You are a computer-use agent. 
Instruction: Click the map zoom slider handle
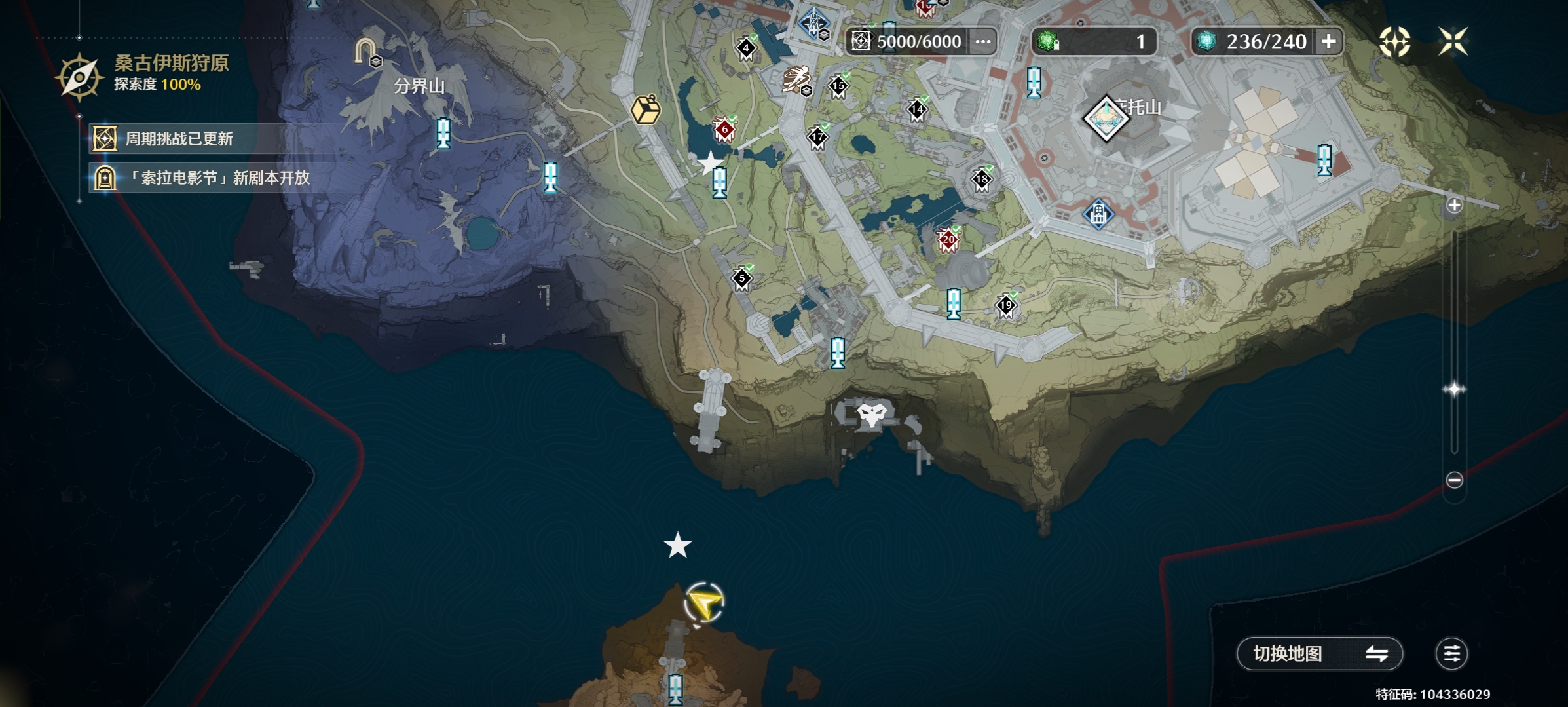click(x=1454, y=389)
